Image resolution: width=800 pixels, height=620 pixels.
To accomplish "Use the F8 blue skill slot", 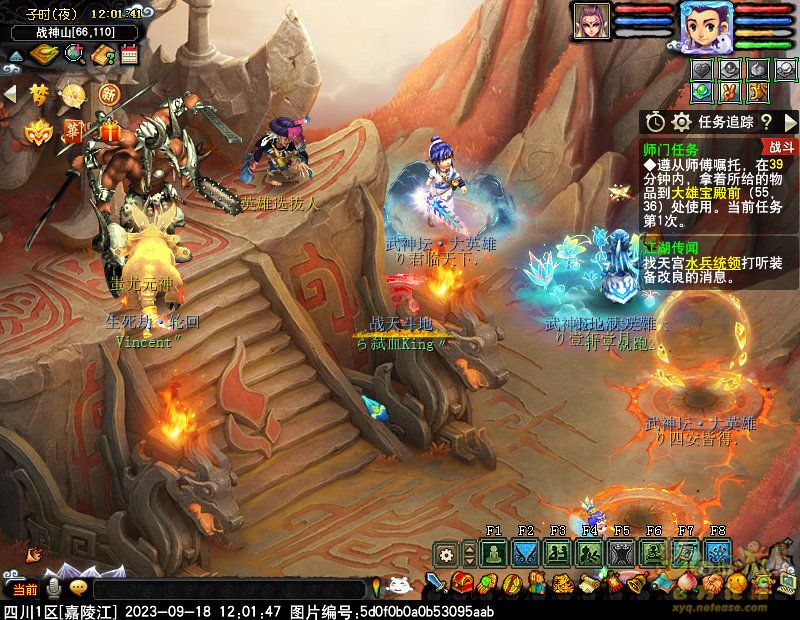I will [x=717, y=552].
